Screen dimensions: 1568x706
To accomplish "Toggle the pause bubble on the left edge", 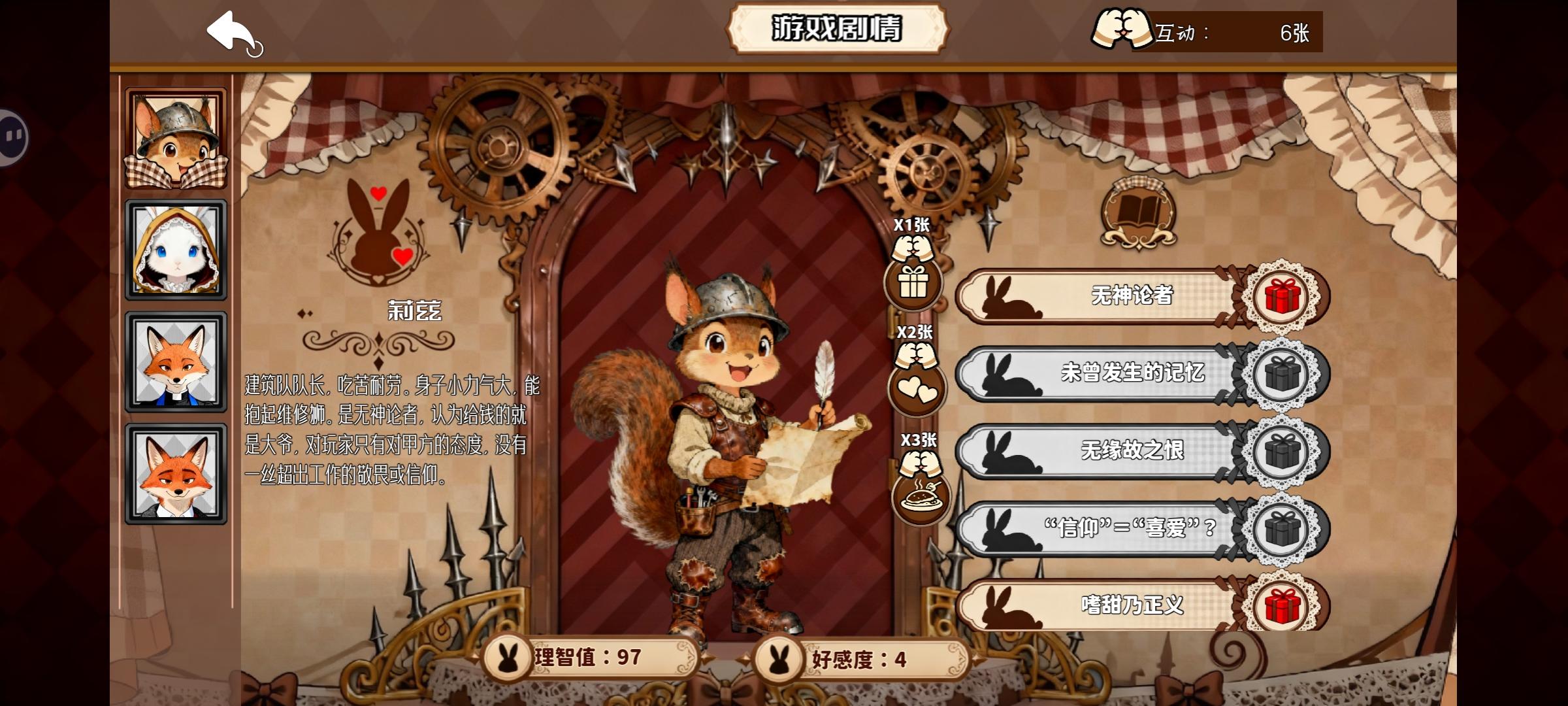I will point(12,134).
